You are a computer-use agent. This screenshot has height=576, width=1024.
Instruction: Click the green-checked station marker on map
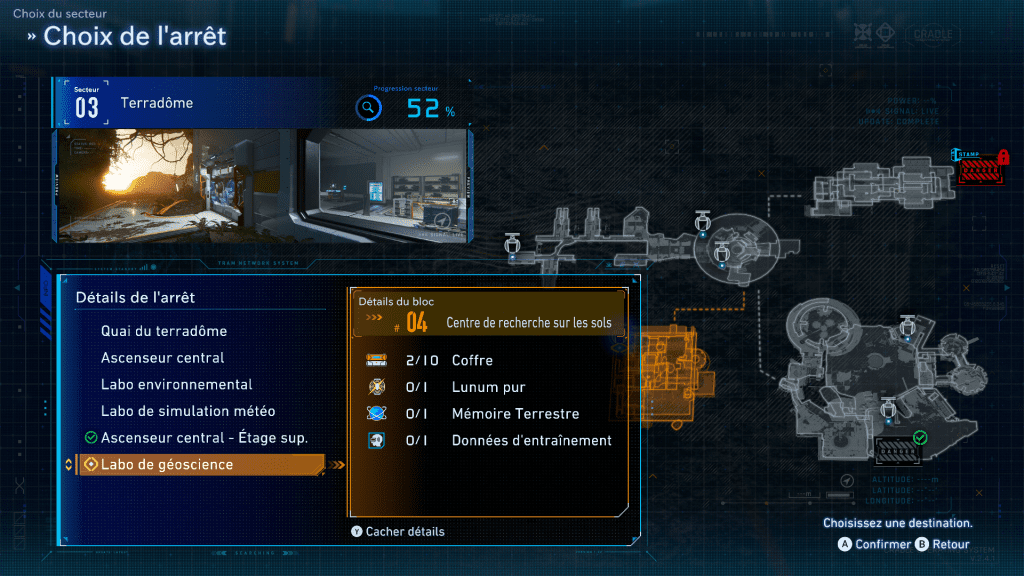900,451
